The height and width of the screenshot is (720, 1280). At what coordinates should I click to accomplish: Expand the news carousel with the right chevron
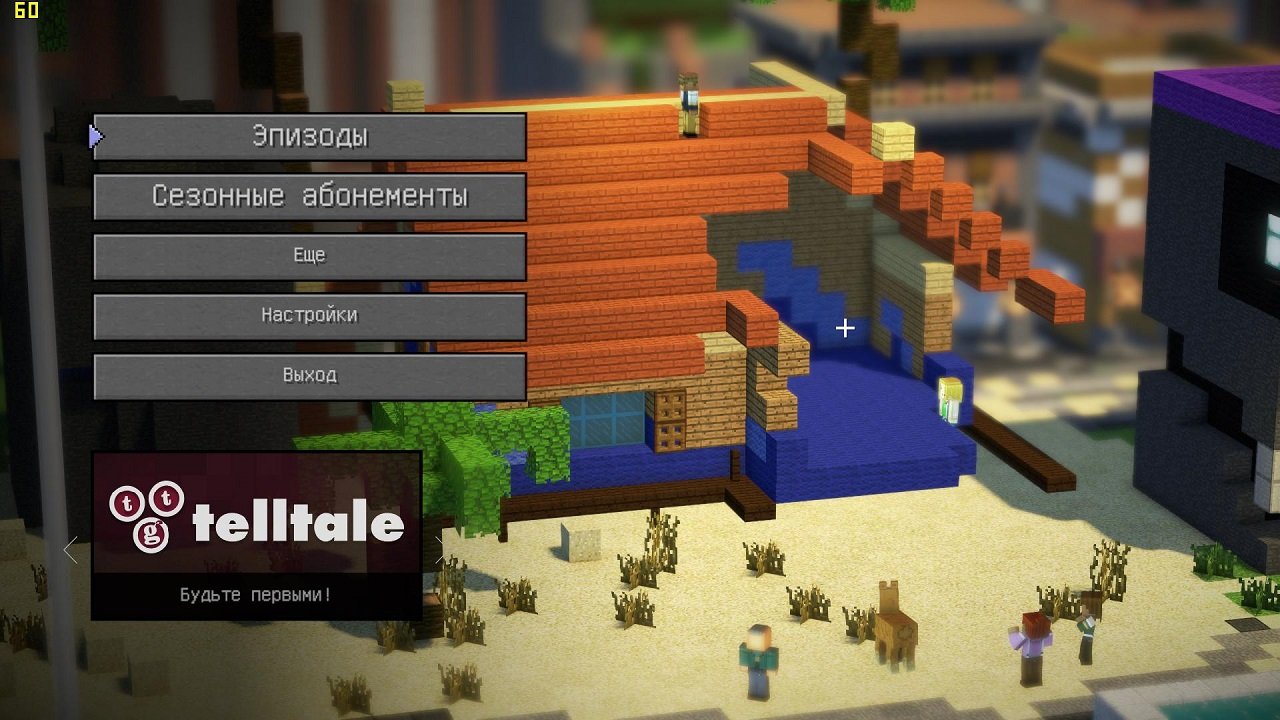click(x=440, y=547)
